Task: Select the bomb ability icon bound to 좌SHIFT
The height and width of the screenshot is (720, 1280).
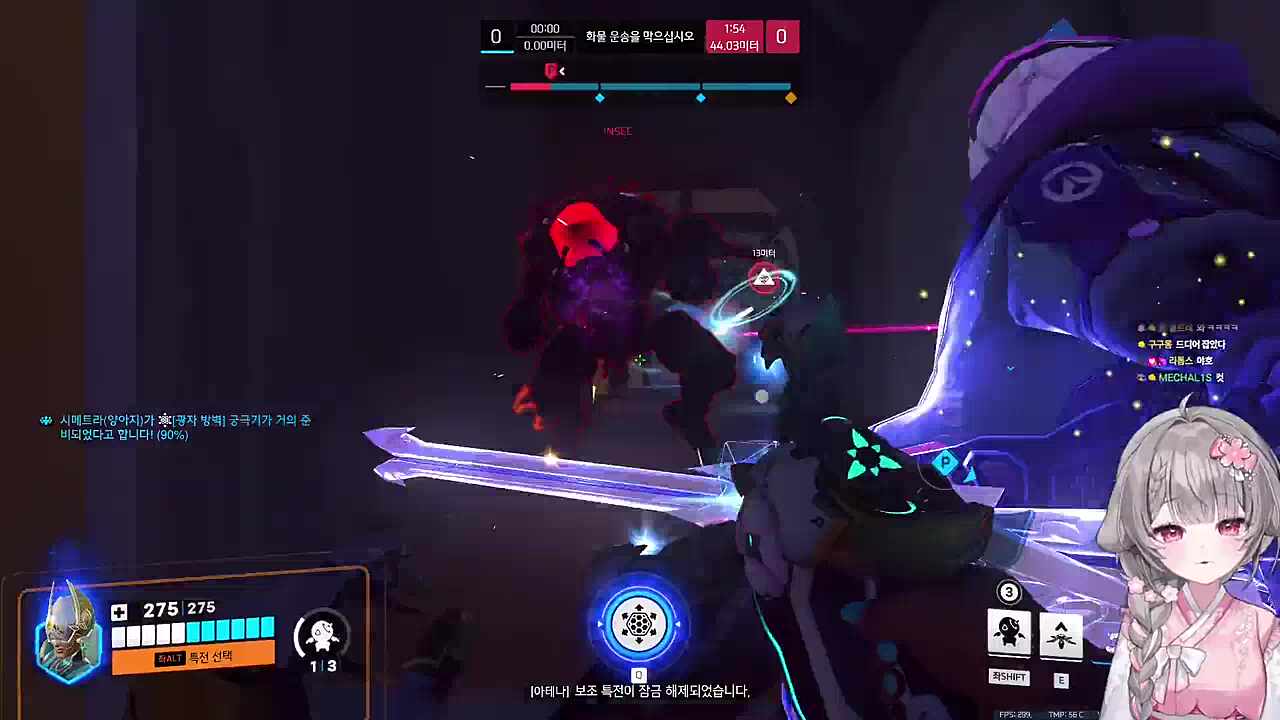Action: click(1008, 633)
